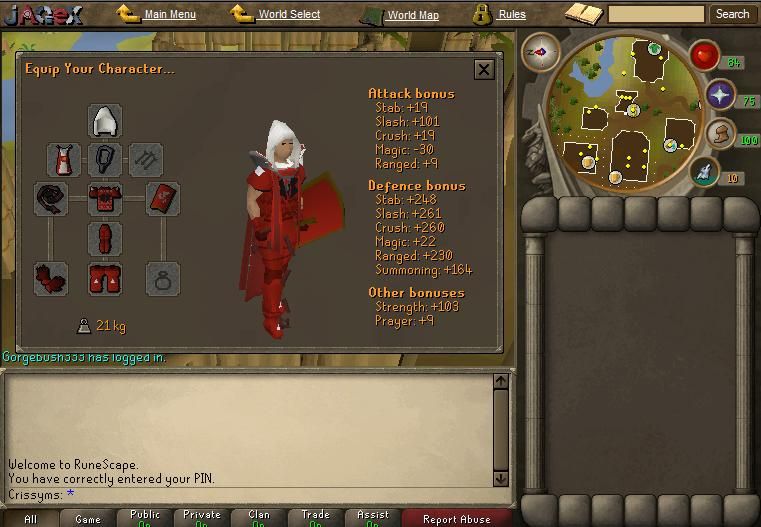Viewport: 761px width, 527px height.
Task: Close the Equip Your Character window
Action: 484,69
